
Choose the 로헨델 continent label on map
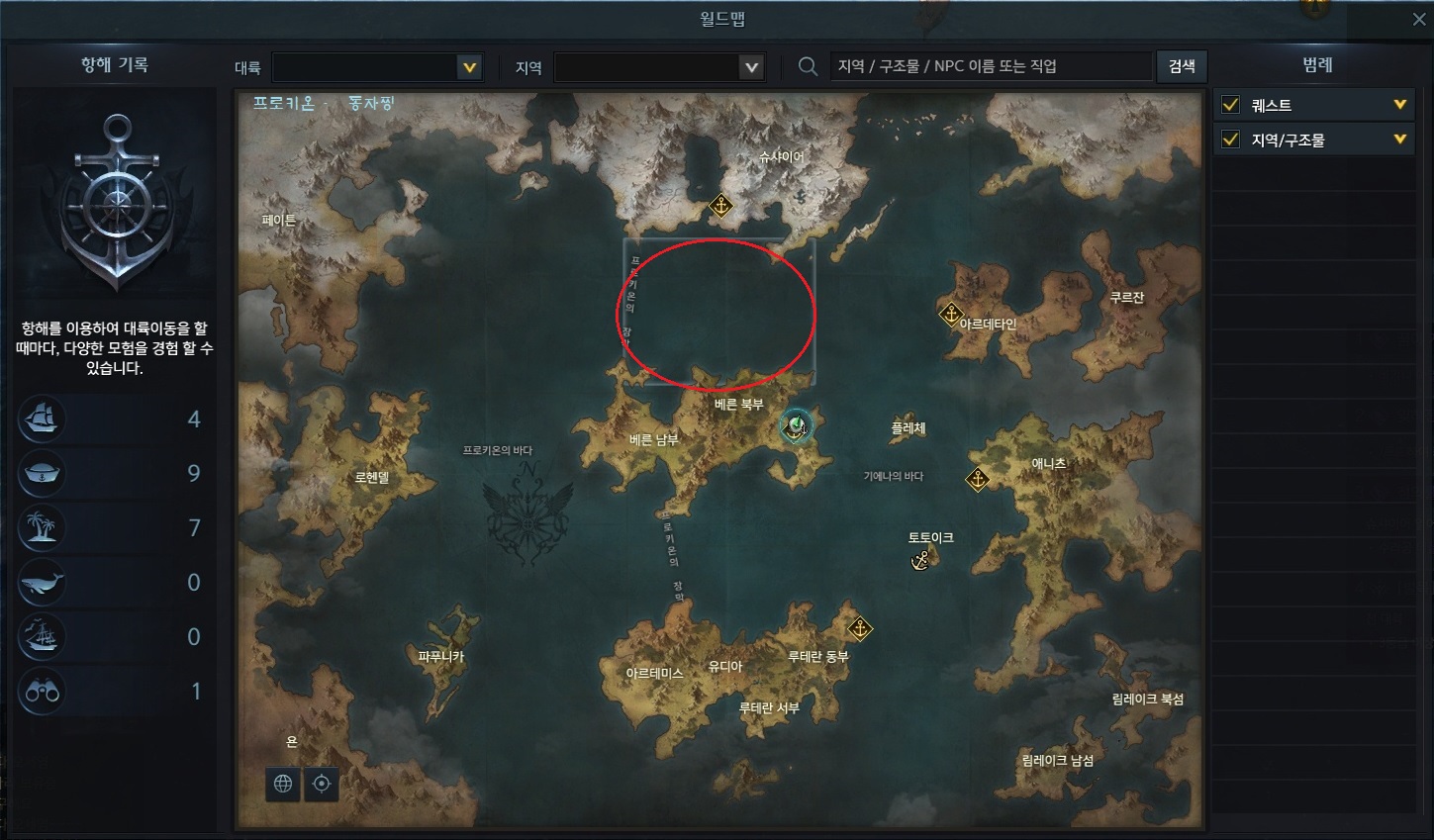(x=372, y=477)
